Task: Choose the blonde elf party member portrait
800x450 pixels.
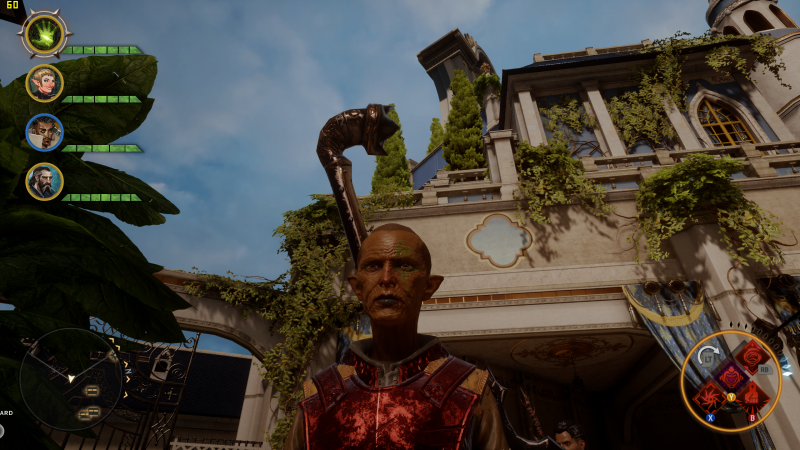Action: point(44,83)
